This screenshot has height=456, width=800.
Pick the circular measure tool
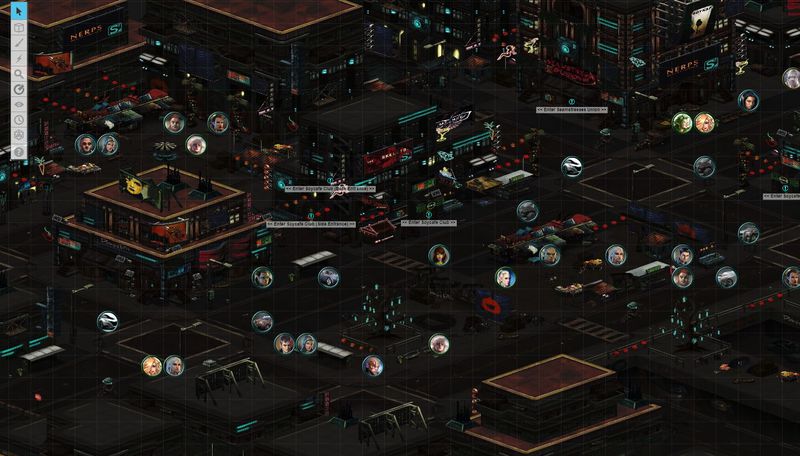(x=18, y=89)
